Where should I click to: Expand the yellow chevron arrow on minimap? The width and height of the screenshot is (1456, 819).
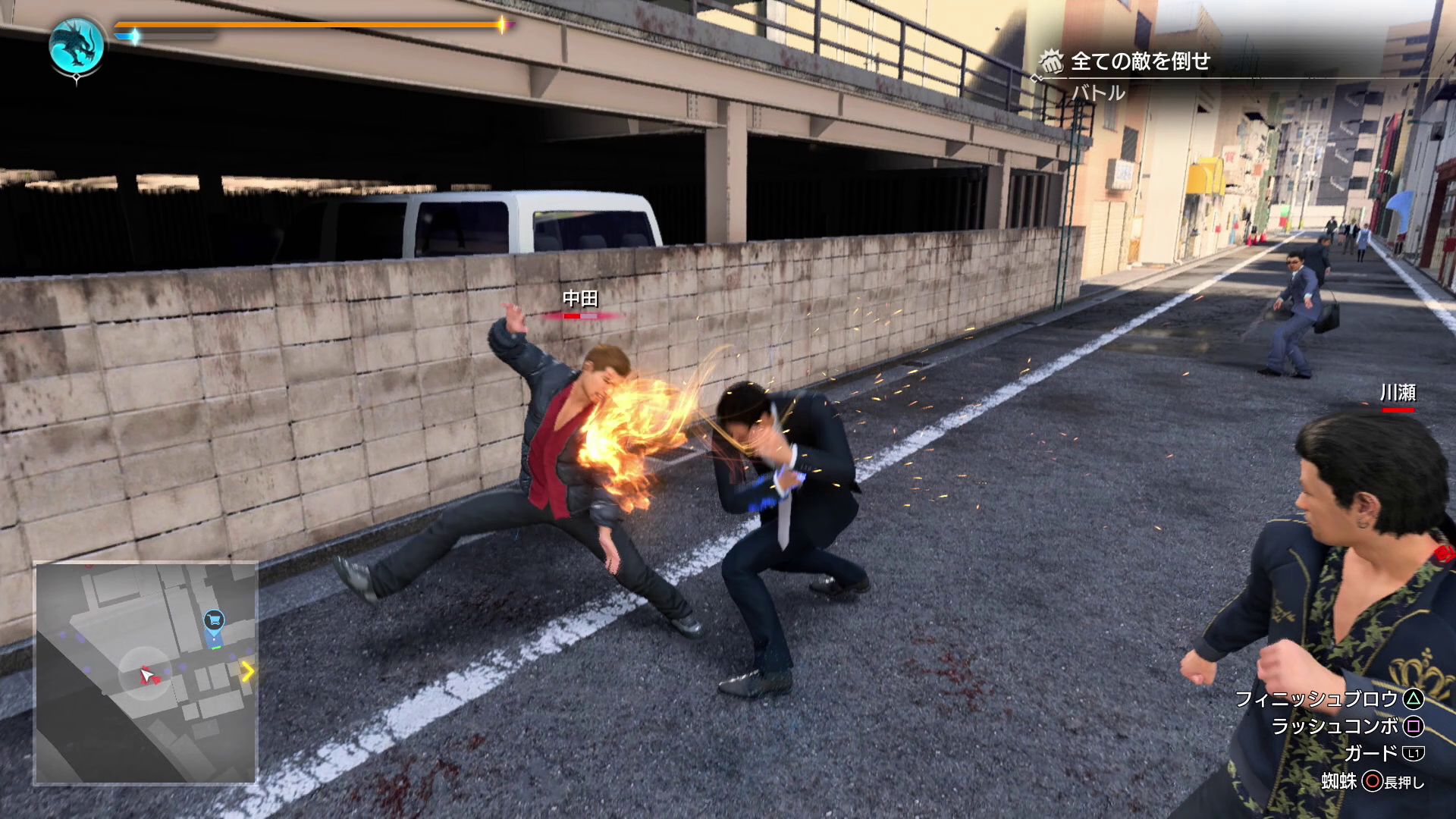(248, 670)
